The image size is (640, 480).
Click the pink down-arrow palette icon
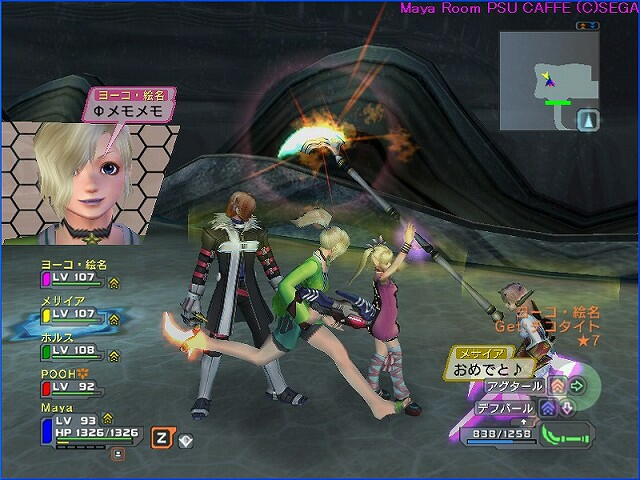point(566,408)
